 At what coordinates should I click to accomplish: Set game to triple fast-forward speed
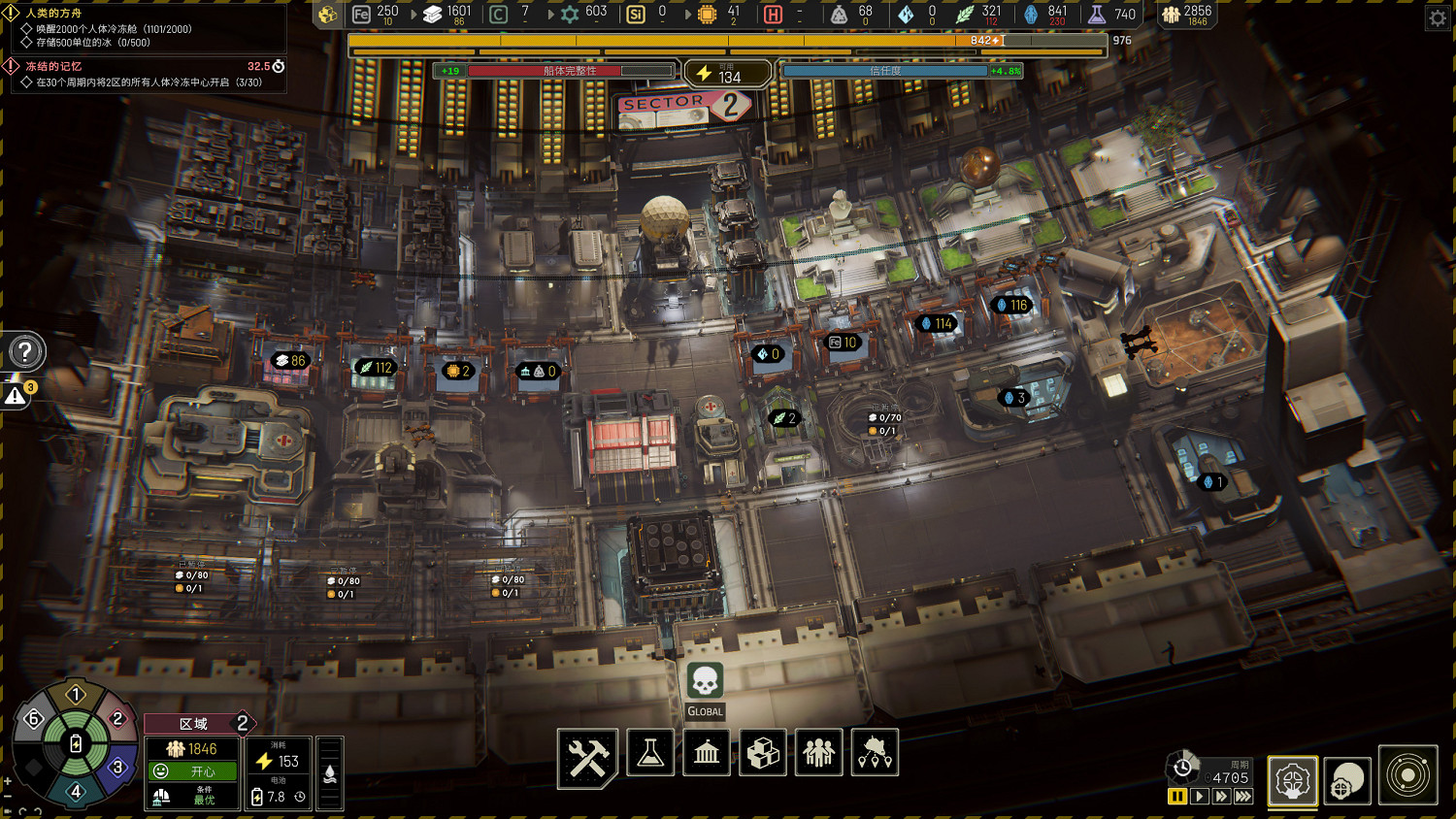(x=1243, y=797)
